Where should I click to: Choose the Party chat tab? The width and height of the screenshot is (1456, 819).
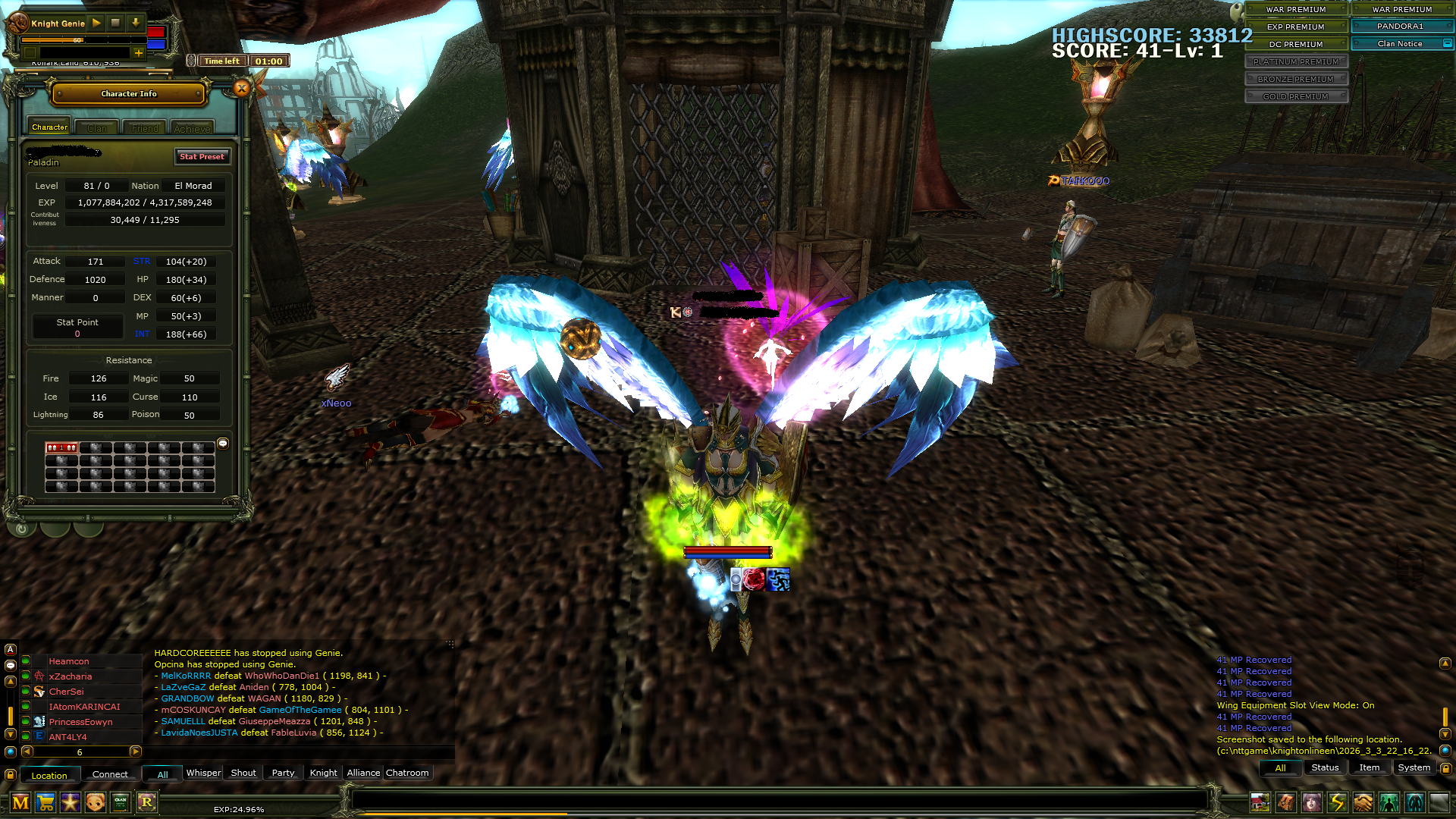(x=283, y=773)
